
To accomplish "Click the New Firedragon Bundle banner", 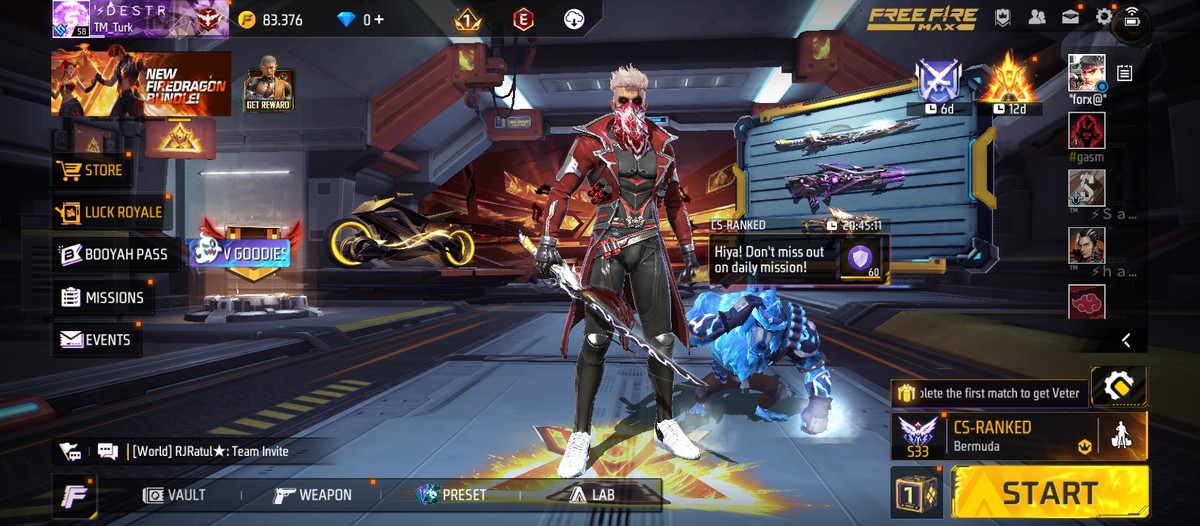I will point(141,83).
